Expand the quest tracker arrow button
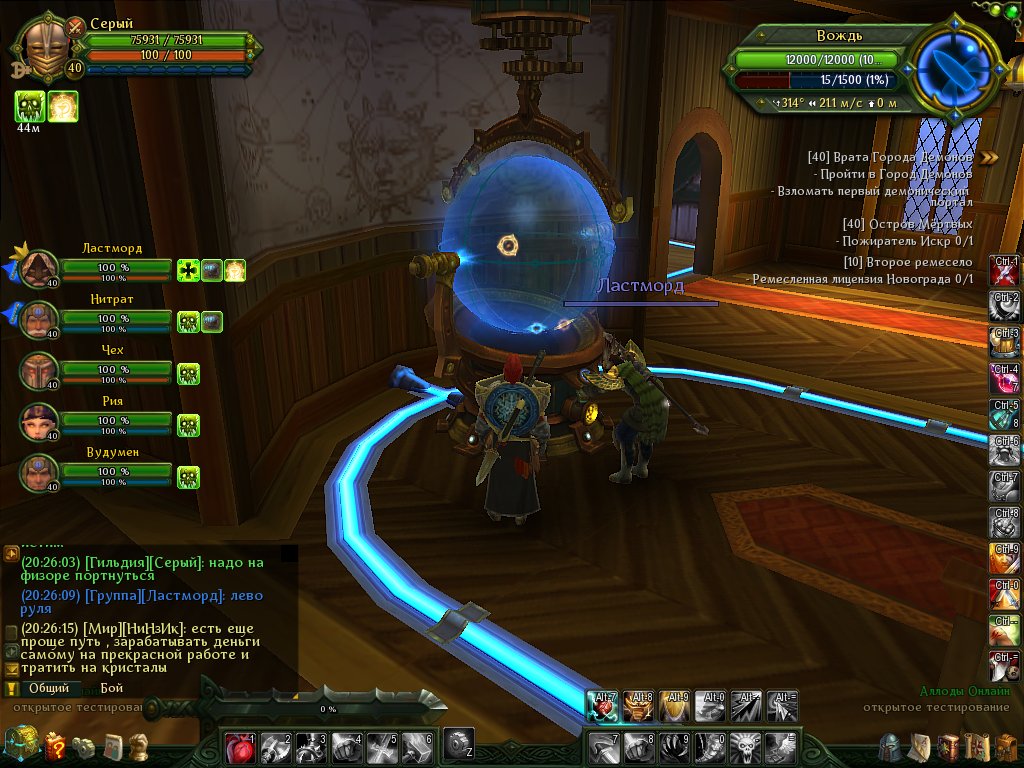This screenshot has height=768, width=1024. tap(989, 157)
